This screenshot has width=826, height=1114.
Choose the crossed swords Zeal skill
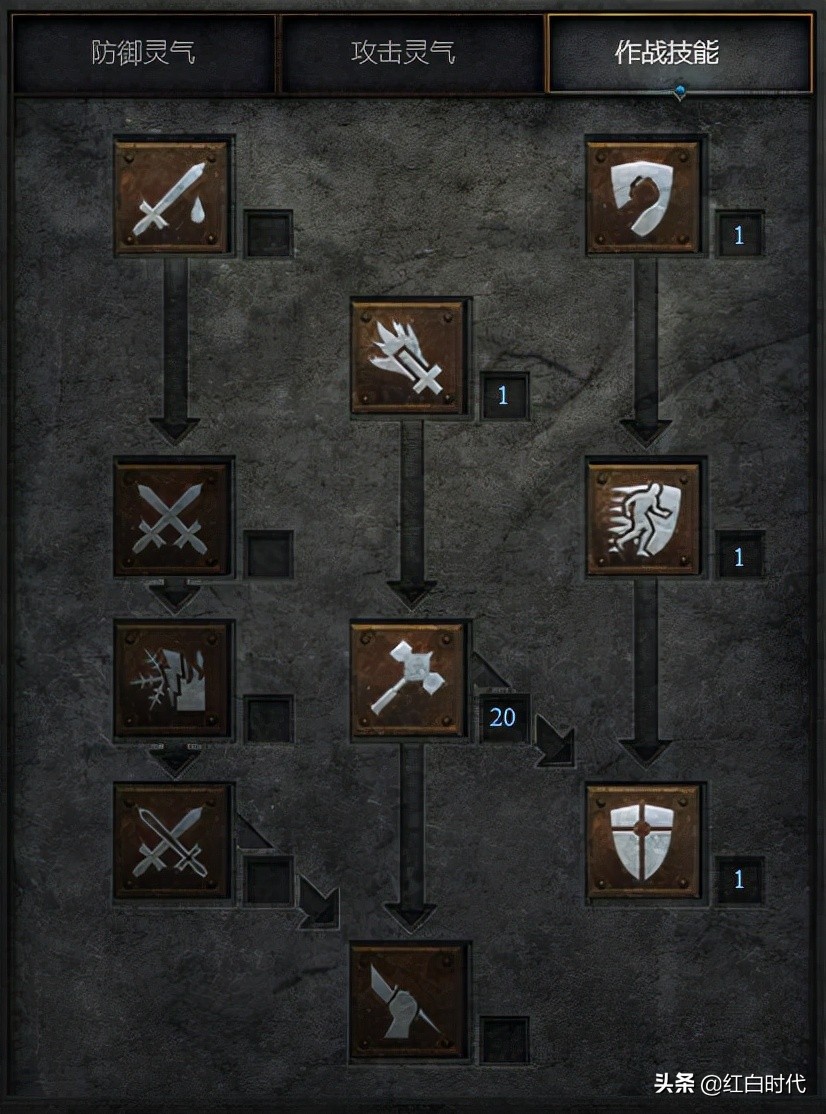coord(173,518)
